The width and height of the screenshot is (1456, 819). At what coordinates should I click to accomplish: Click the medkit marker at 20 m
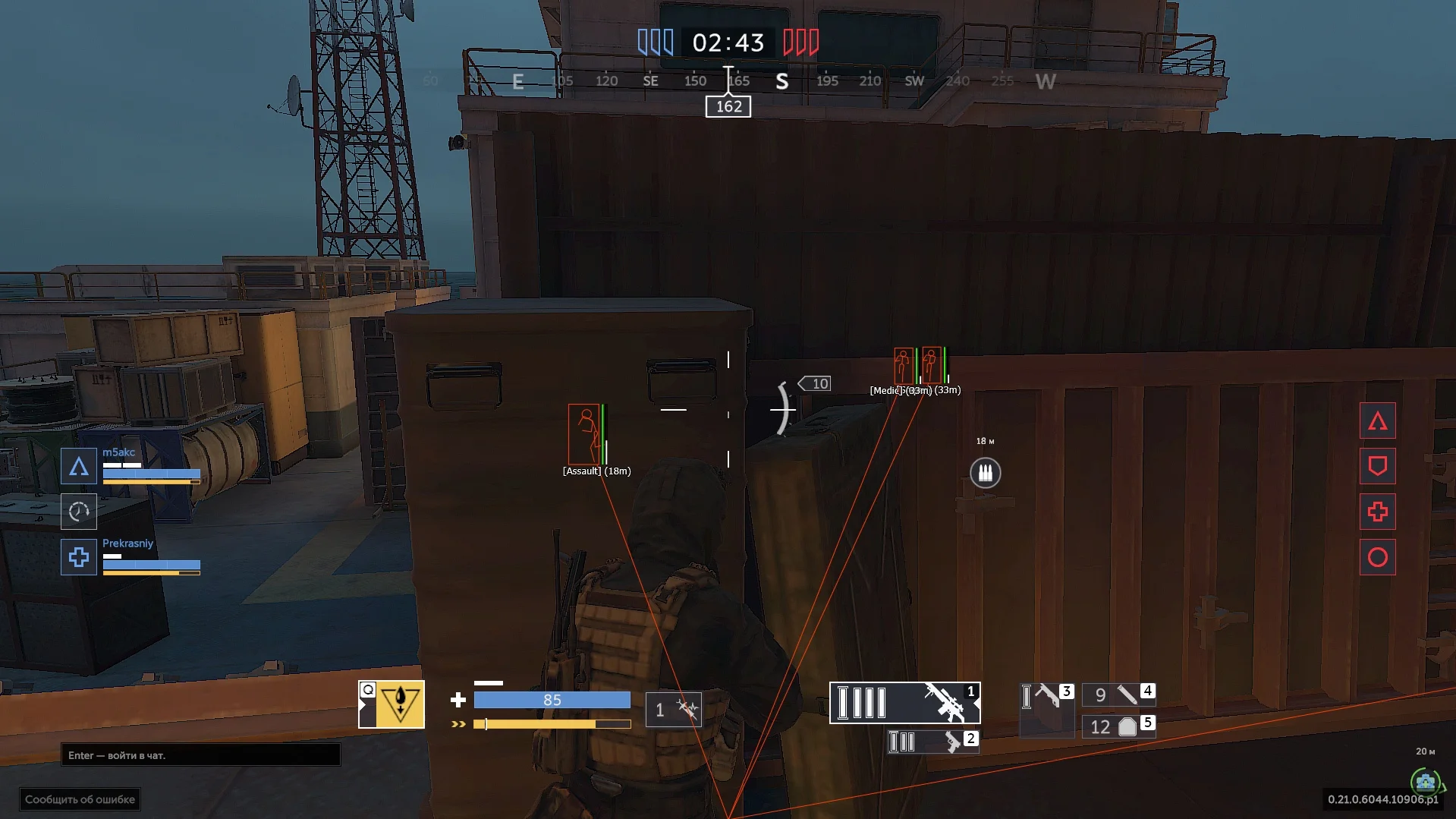coord(1425,781)
